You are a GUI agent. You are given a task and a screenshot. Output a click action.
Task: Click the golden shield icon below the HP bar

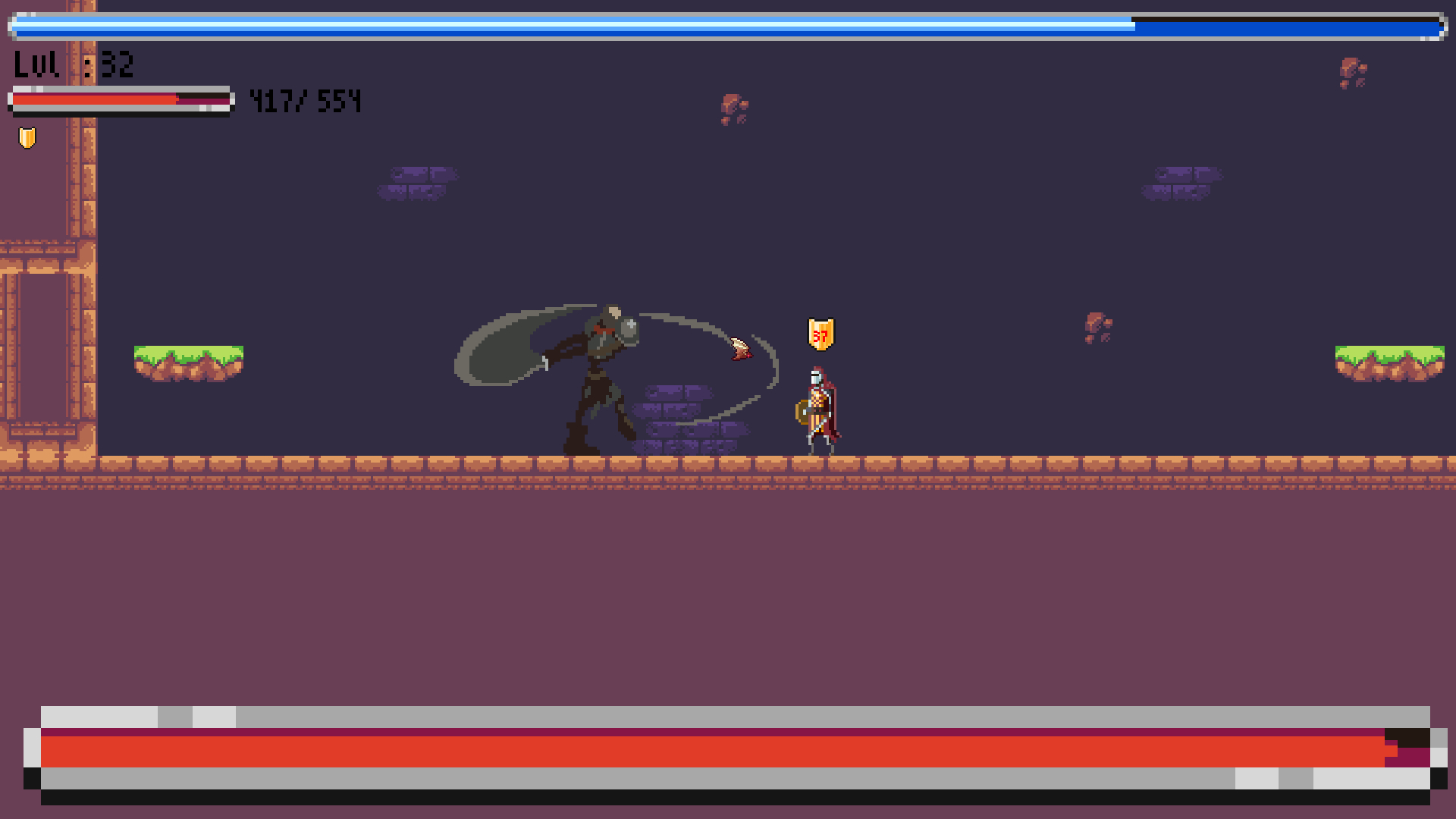[27, 137]
